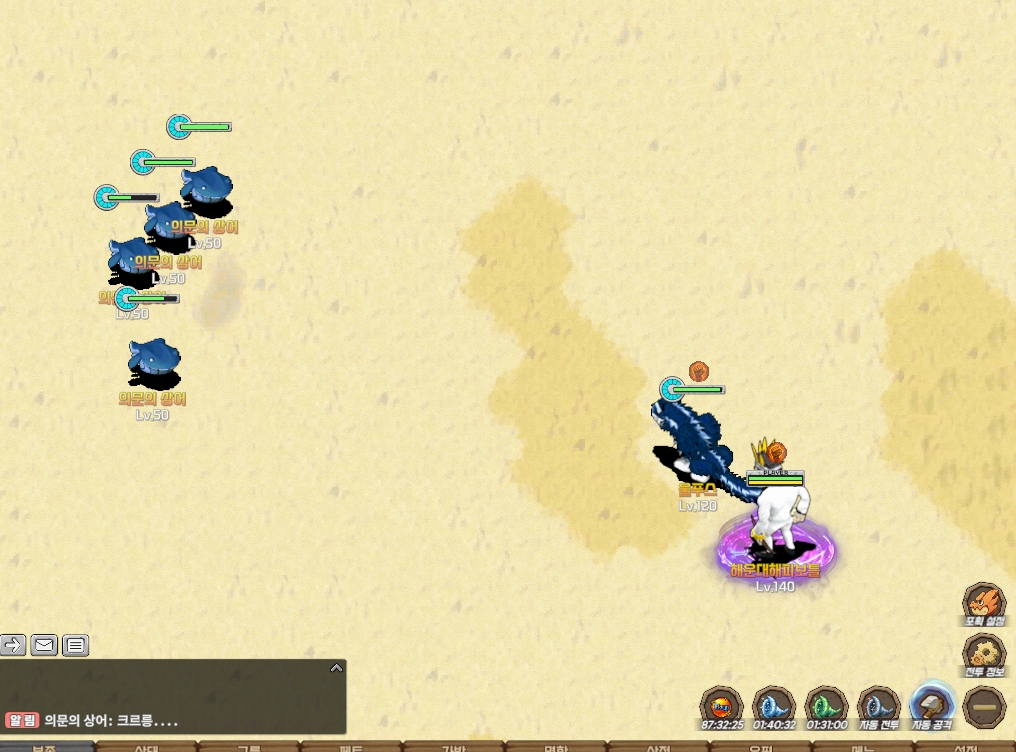Open the 전투 정보 battle info

tap(984, 656)
